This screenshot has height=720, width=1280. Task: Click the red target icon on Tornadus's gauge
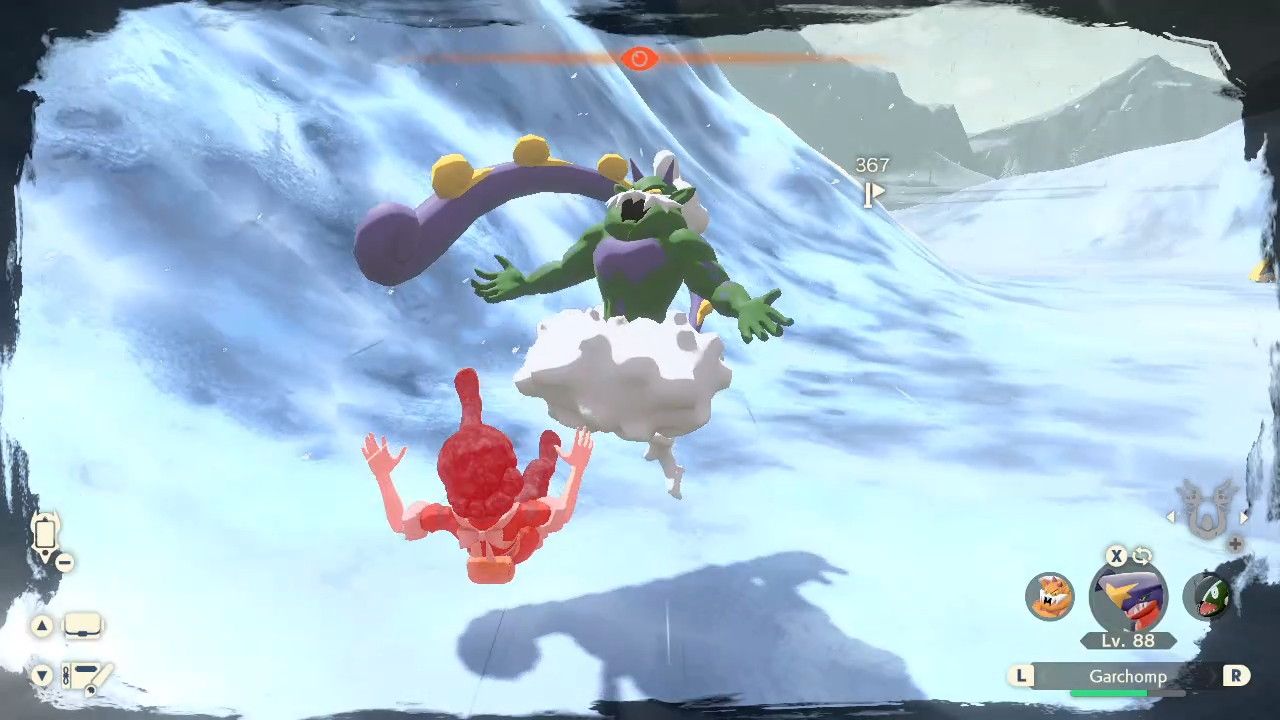pos(640,59)
